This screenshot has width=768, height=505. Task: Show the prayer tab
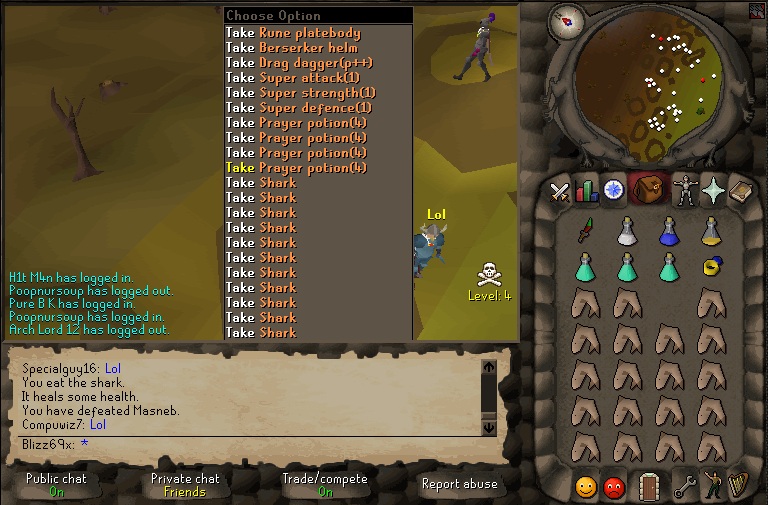712,190
